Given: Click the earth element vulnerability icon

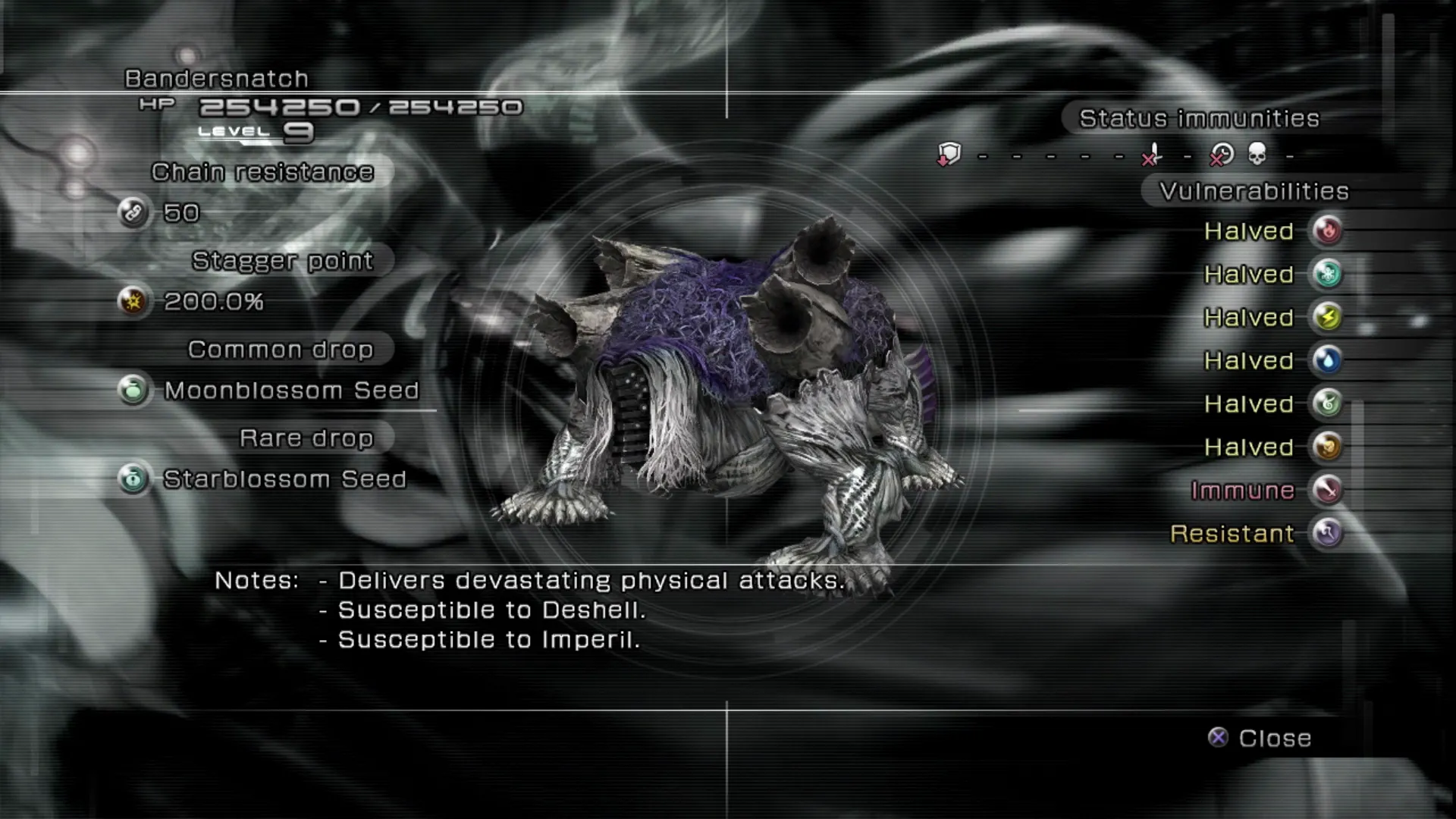Looking at the screenshot, I should click(1327, 447).
